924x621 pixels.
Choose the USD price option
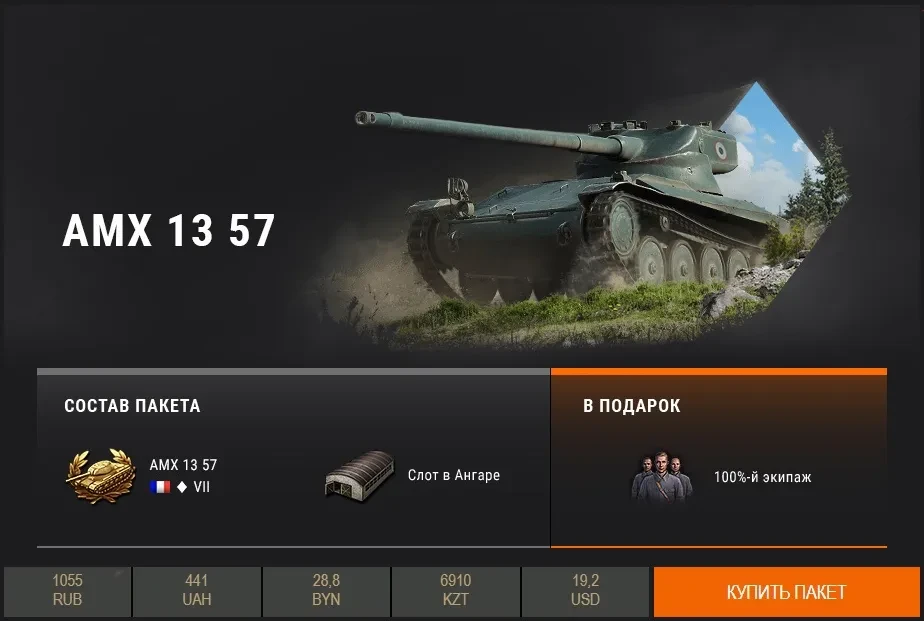coord(585,591)
